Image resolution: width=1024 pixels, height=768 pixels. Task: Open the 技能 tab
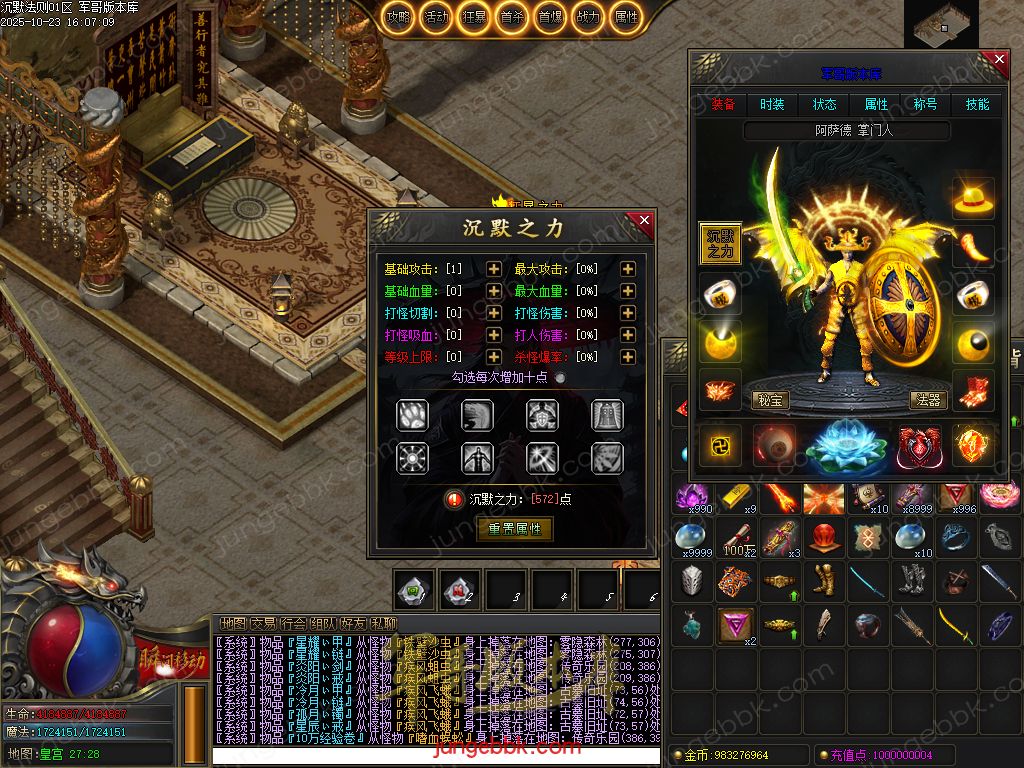click(977, 104)
